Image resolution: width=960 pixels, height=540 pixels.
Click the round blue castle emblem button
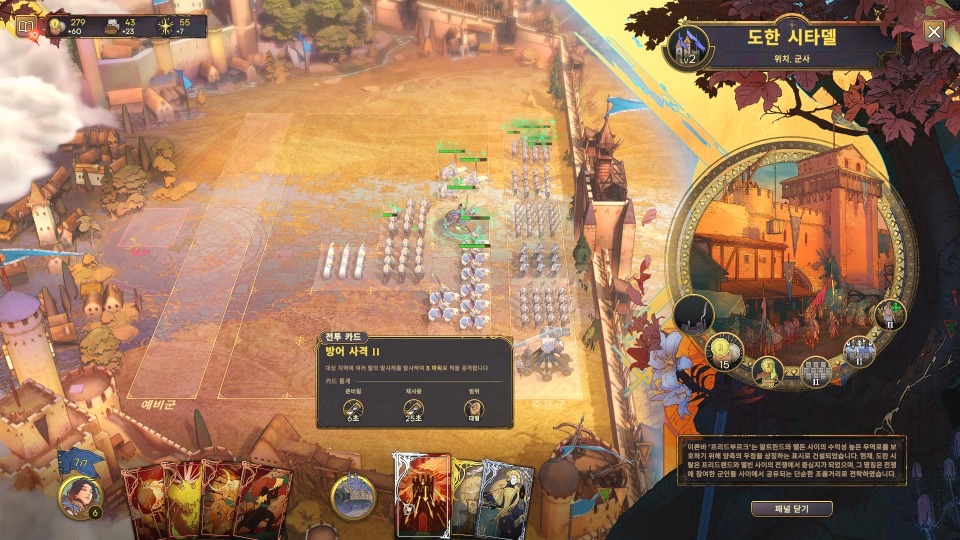tap(352, 494)
